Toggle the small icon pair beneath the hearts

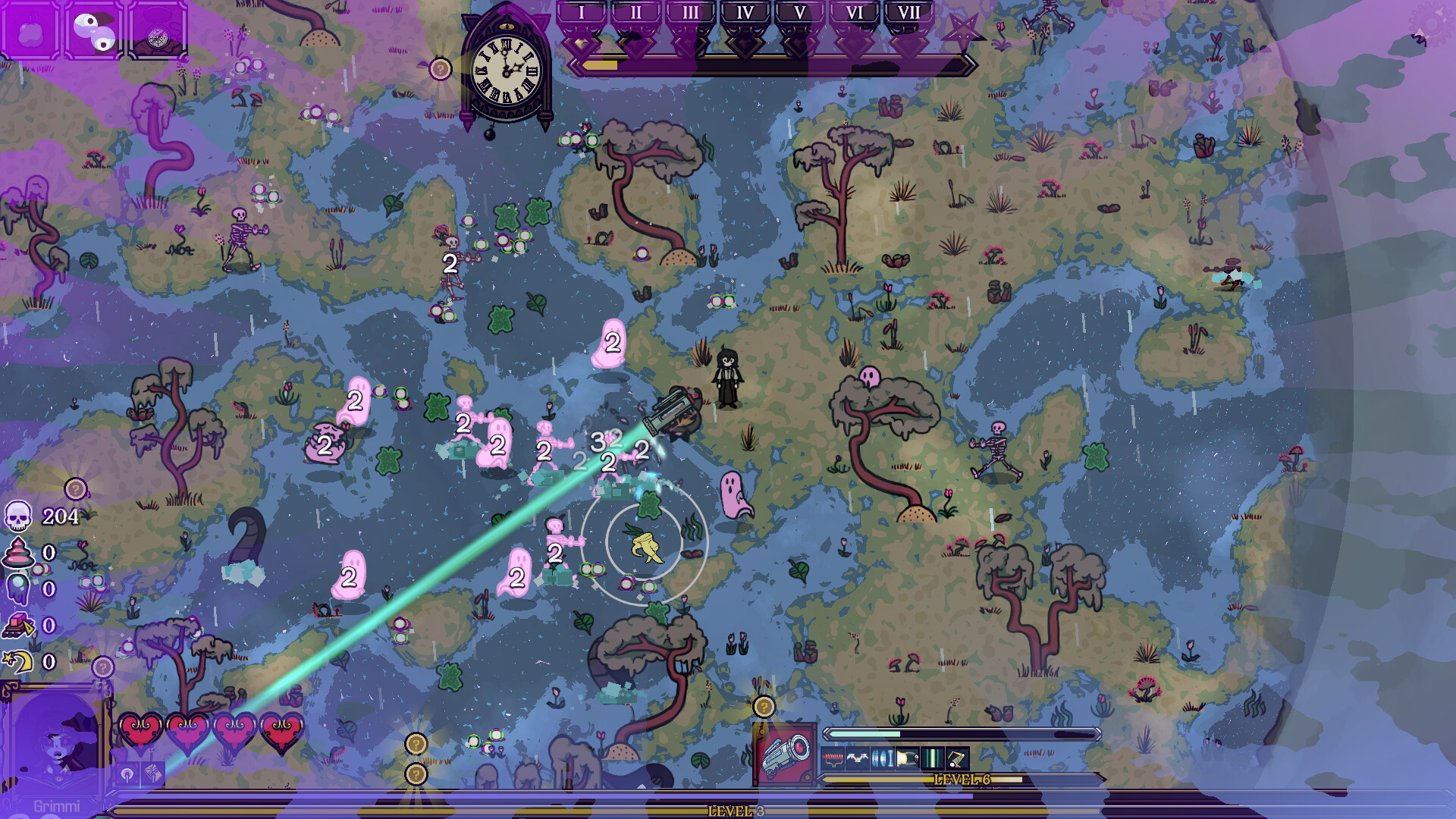tap(141, 773)
